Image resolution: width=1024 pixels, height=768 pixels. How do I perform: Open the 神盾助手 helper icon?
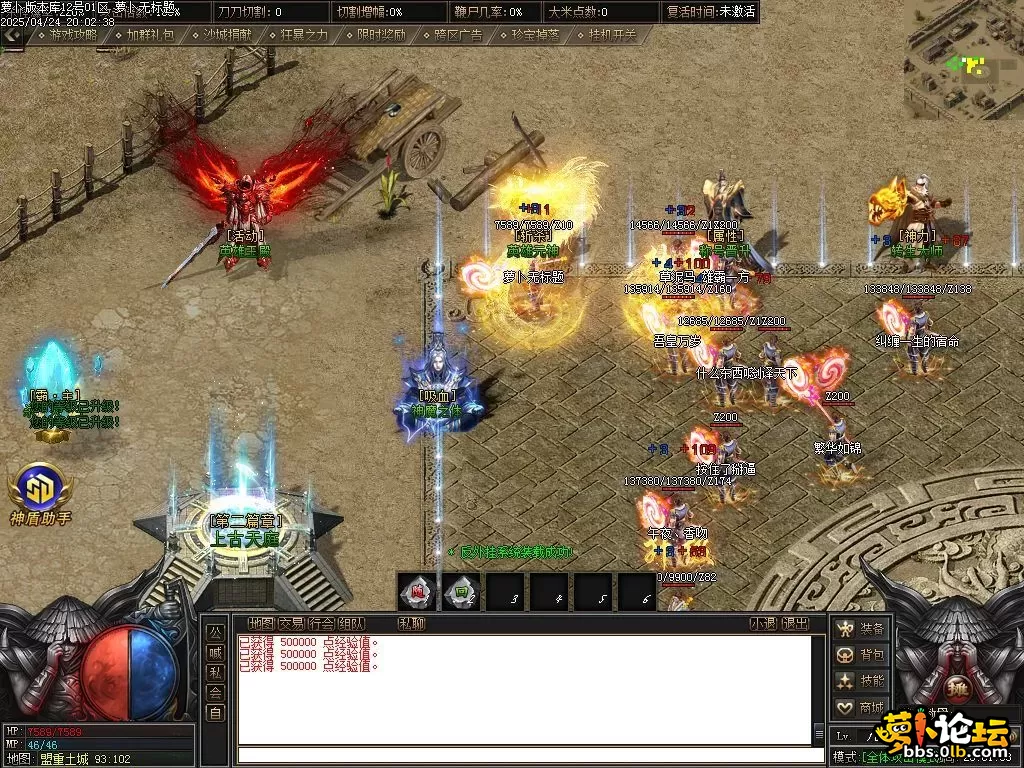tap(40, 490)
